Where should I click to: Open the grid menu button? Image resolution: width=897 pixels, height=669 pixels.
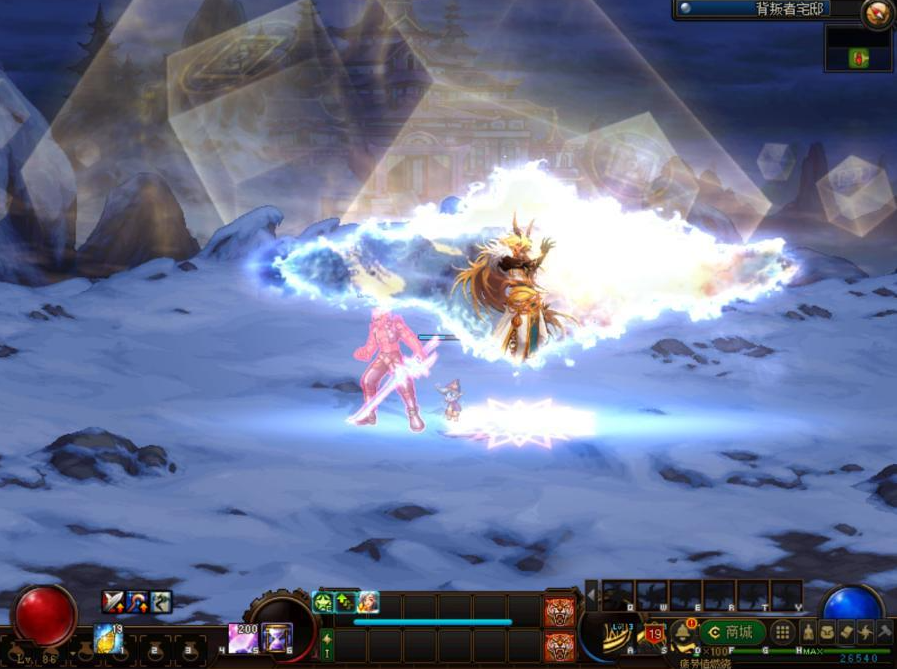point(783,632)
